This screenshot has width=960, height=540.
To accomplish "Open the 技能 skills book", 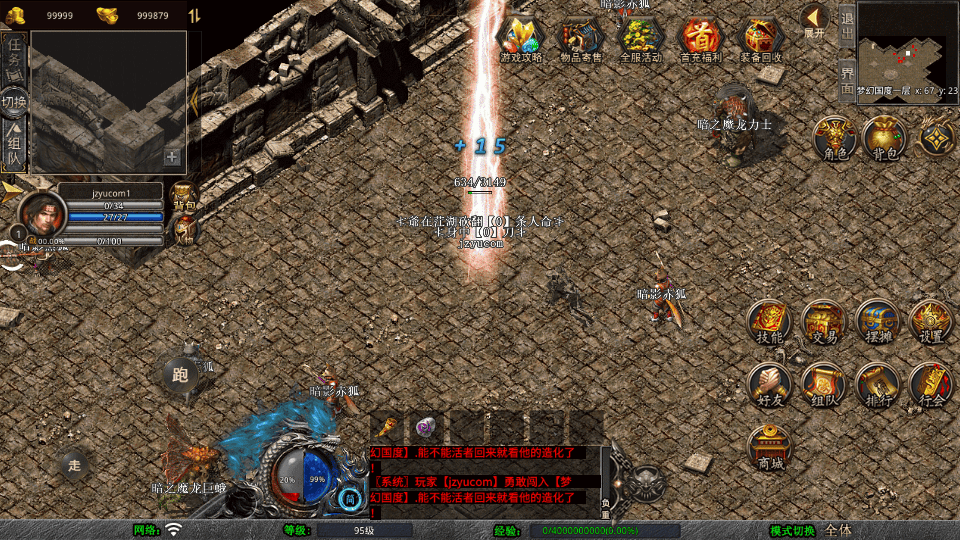I will (770, 321).
